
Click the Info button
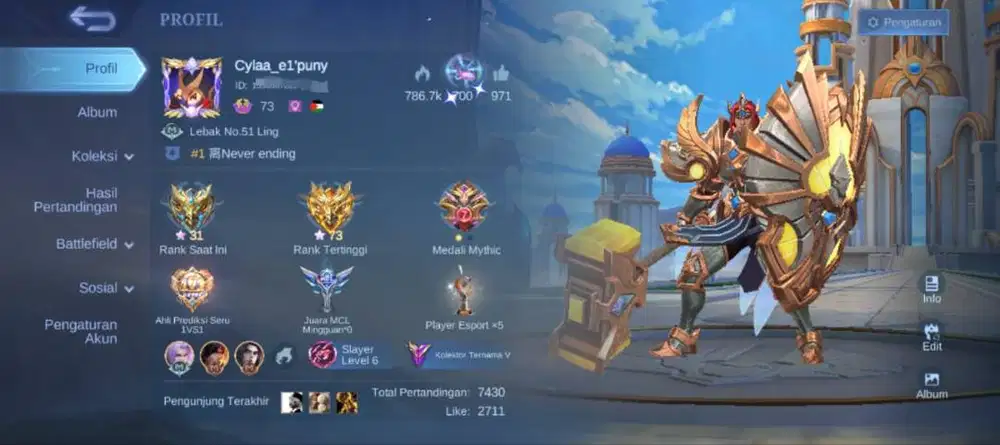(x=932, y=288)
